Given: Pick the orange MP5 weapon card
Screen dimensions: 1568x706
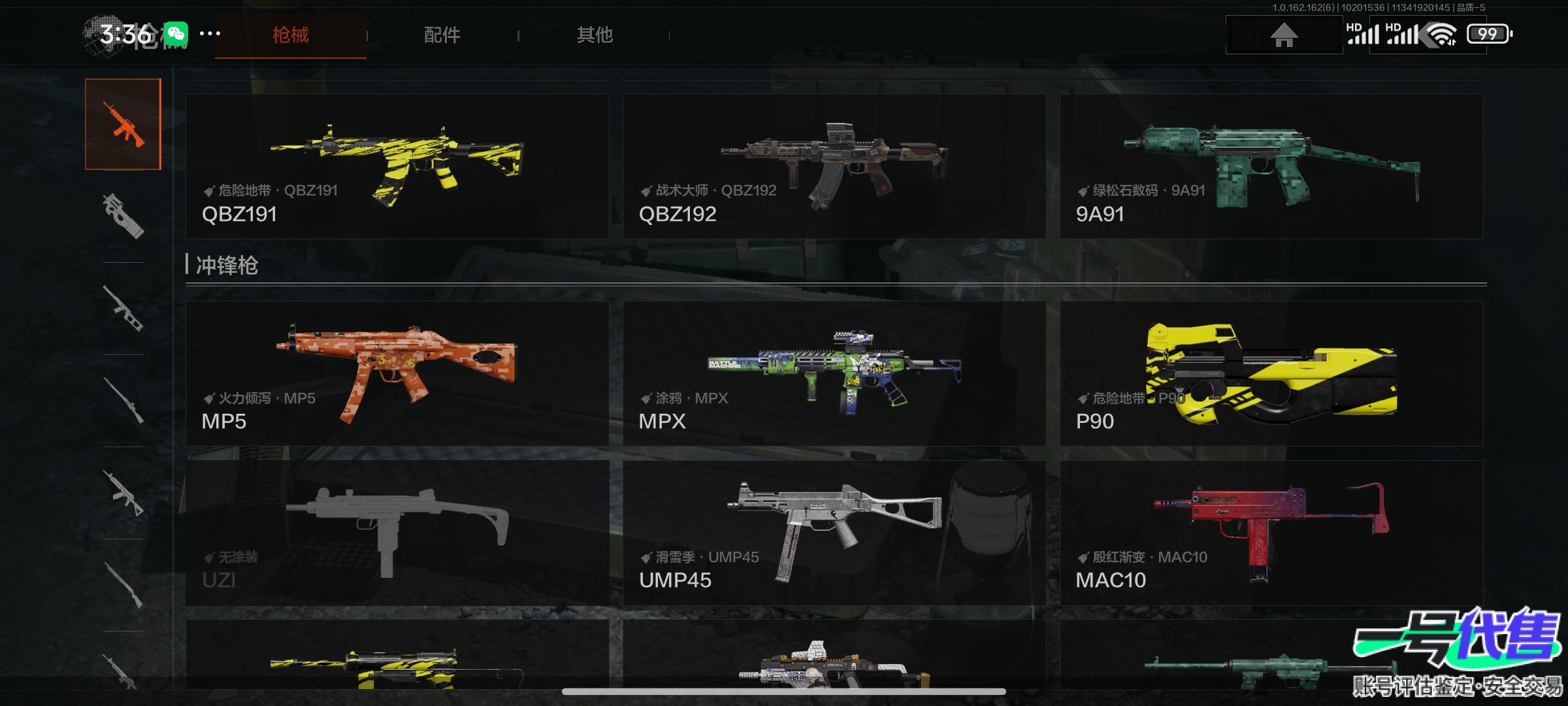Looking at the screenshot, I should 397,373.
